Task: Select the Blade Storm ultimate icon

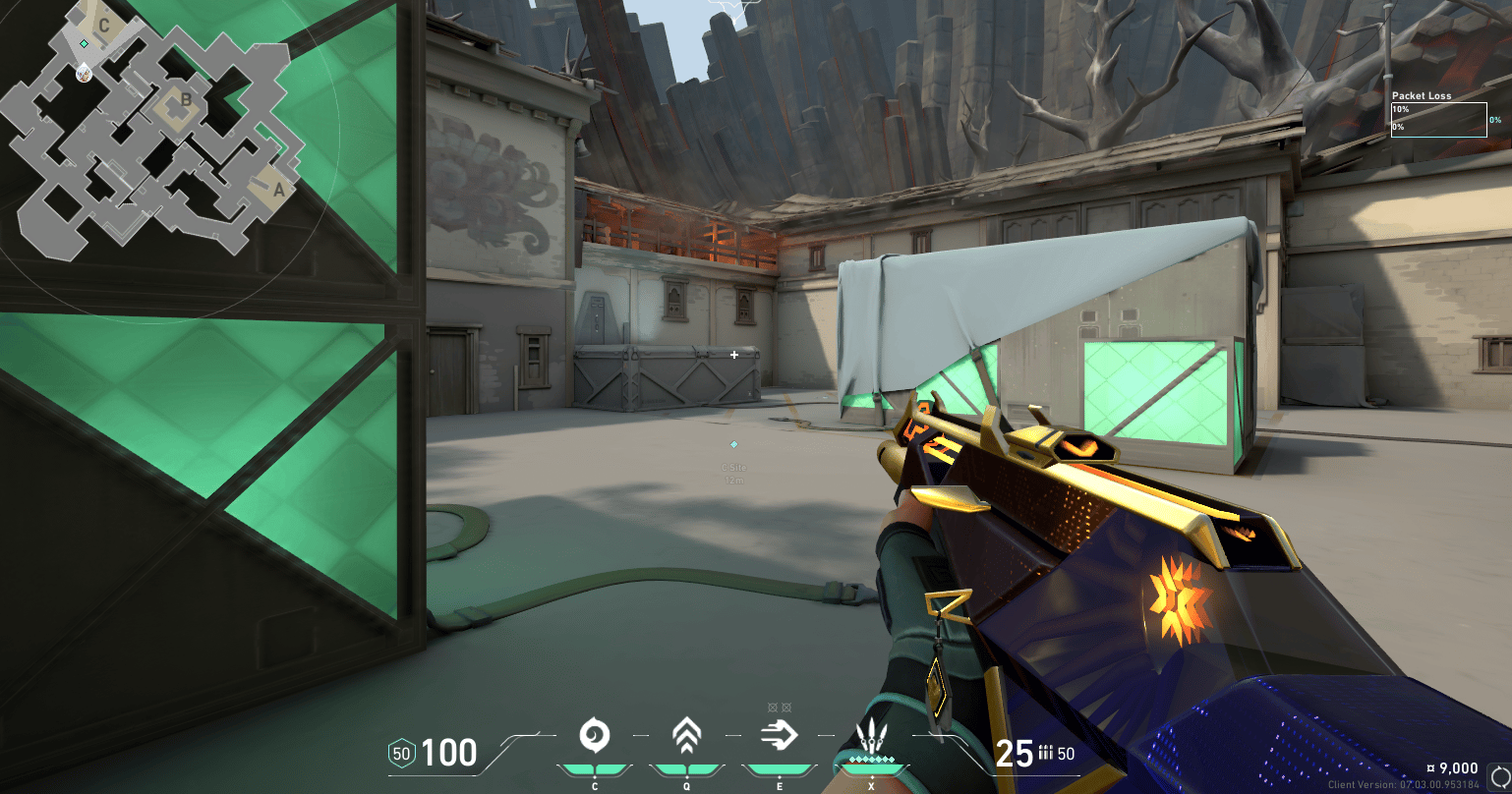Action: [871, 737]
